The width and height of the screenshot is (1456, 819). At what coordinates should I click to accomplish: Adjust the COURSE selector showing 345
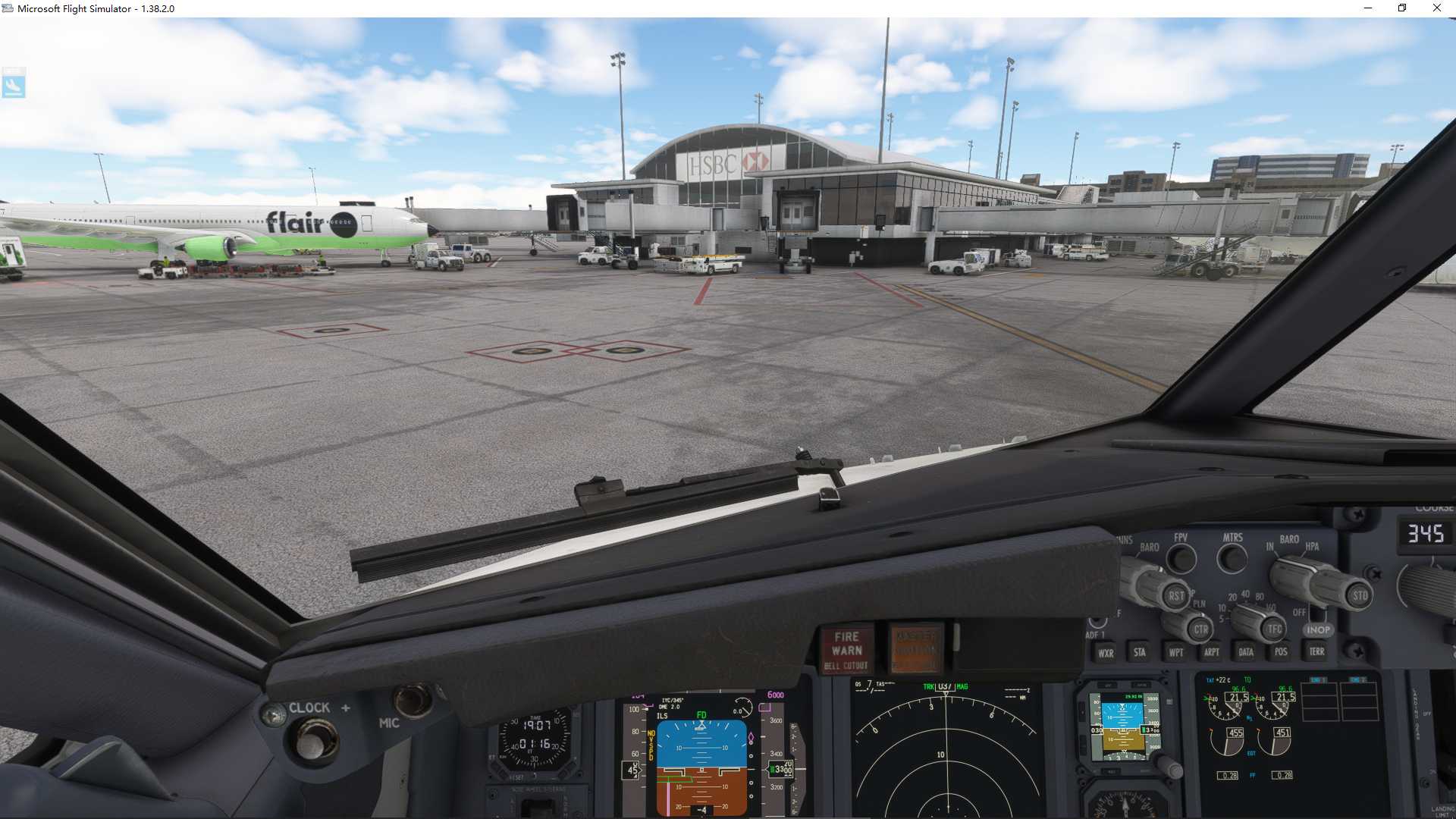tap(1426, 535)
